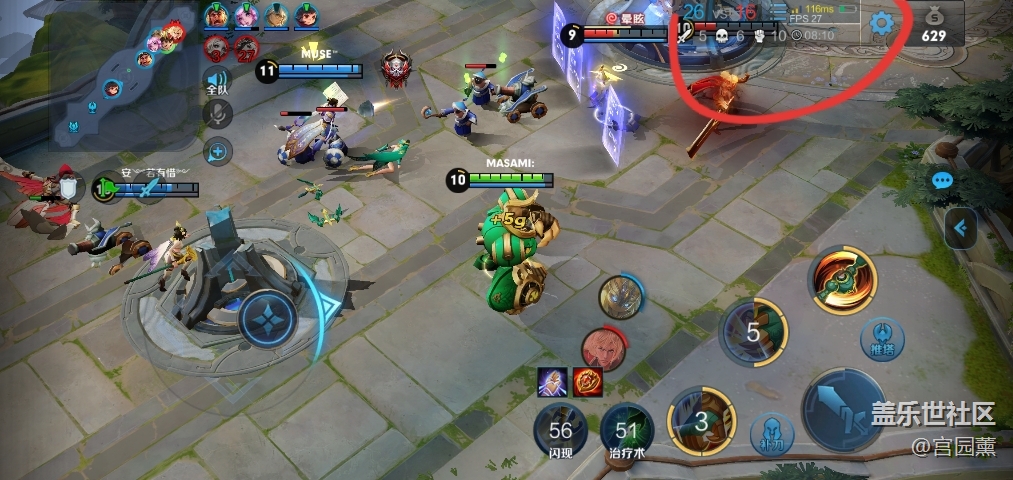Screen dimensions: 1013x480
Task: Toggle the muted microphone
Action: pos(216,115)
